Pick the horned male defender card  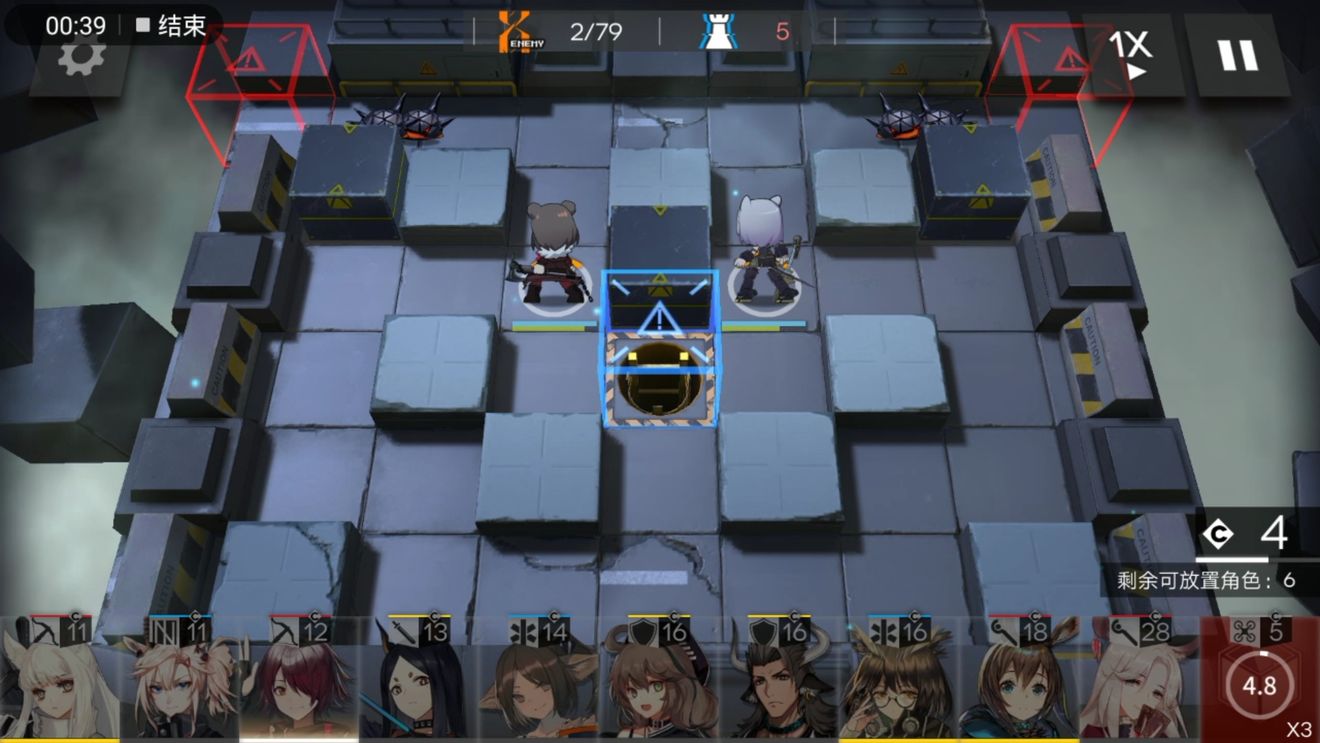(x=780, y=680)
